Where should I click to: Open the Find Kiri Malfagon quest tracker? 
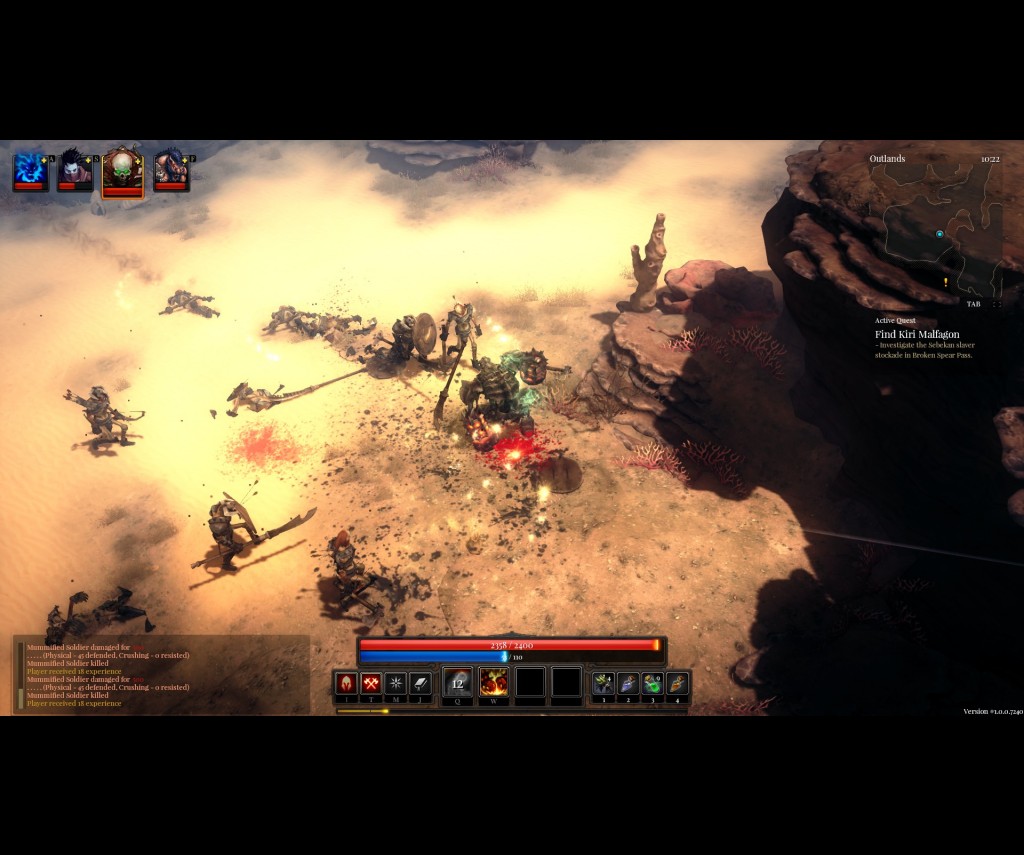(x=917, y=334)
